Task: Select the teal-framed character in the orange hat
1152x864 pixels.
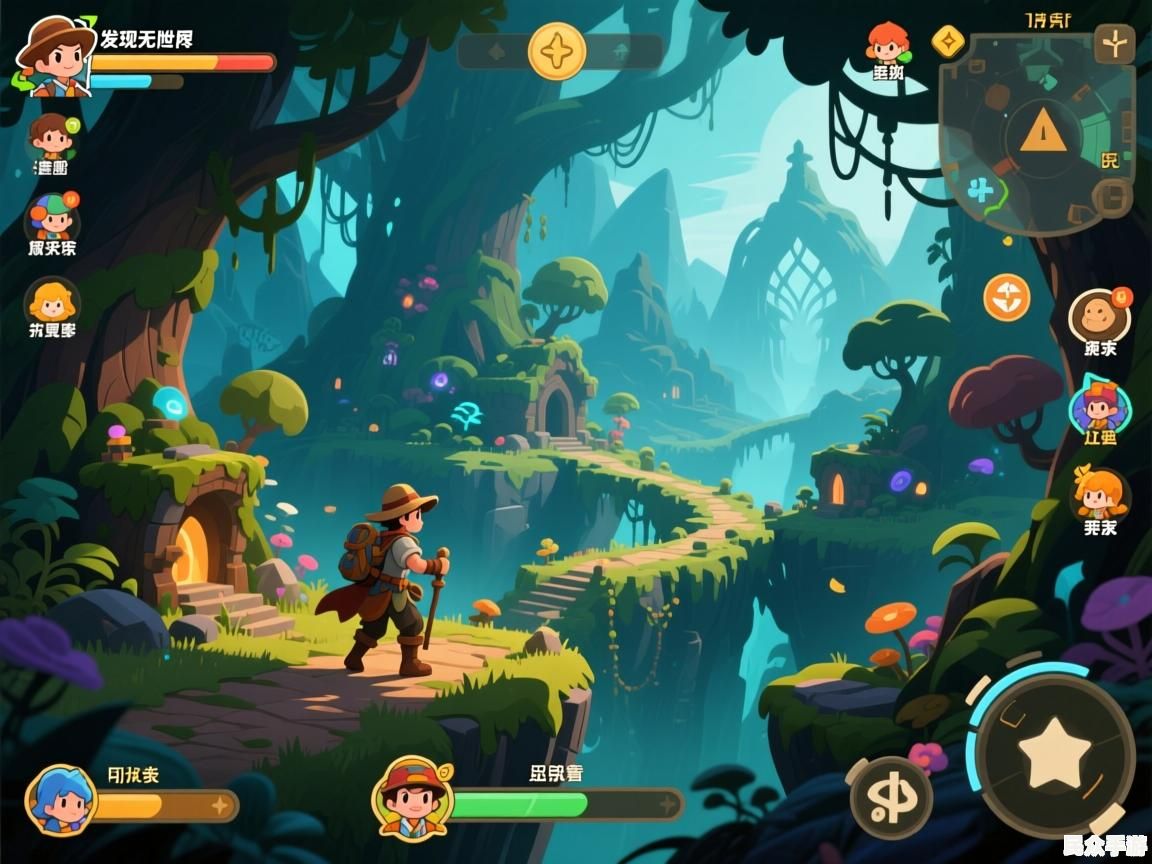Action: pos(1099,406)
